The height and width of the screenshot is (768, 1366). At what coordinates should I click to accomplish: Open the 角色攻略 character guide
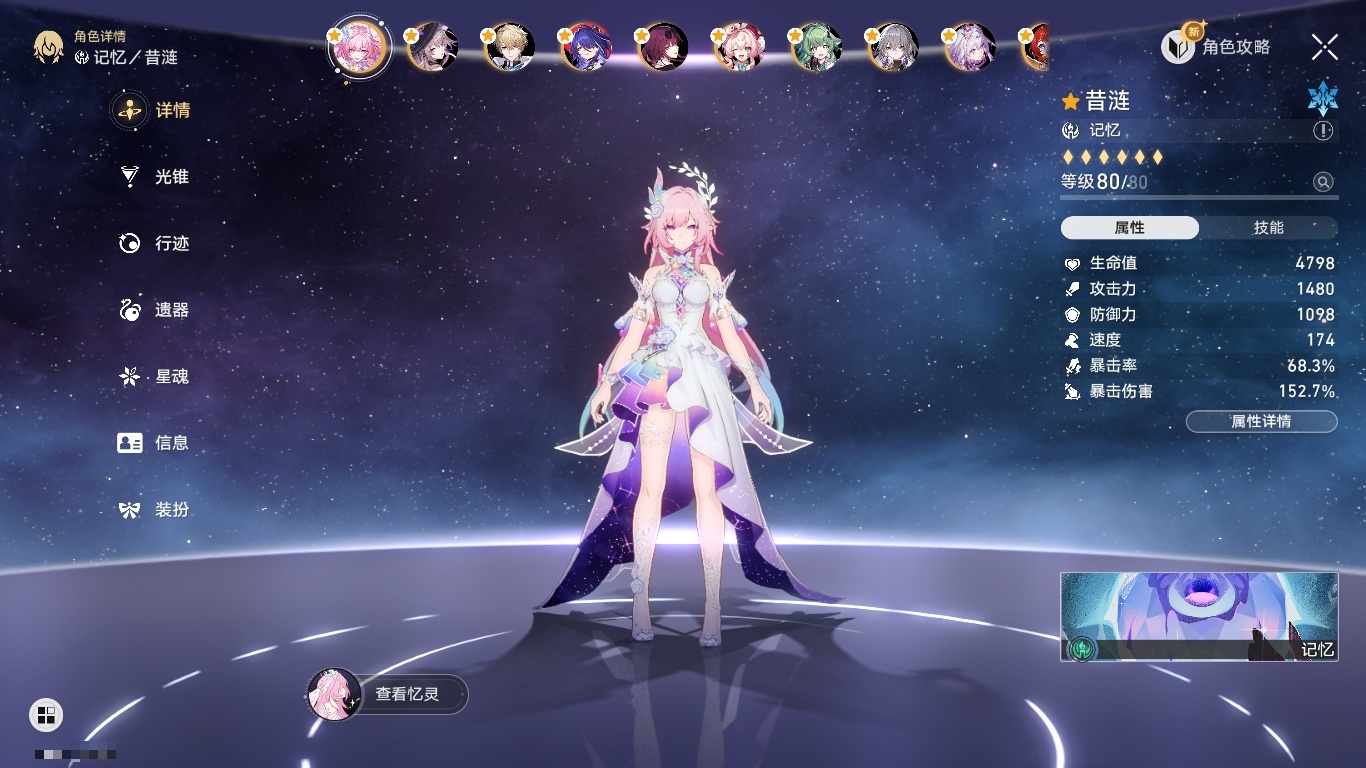pos(1217,46)
